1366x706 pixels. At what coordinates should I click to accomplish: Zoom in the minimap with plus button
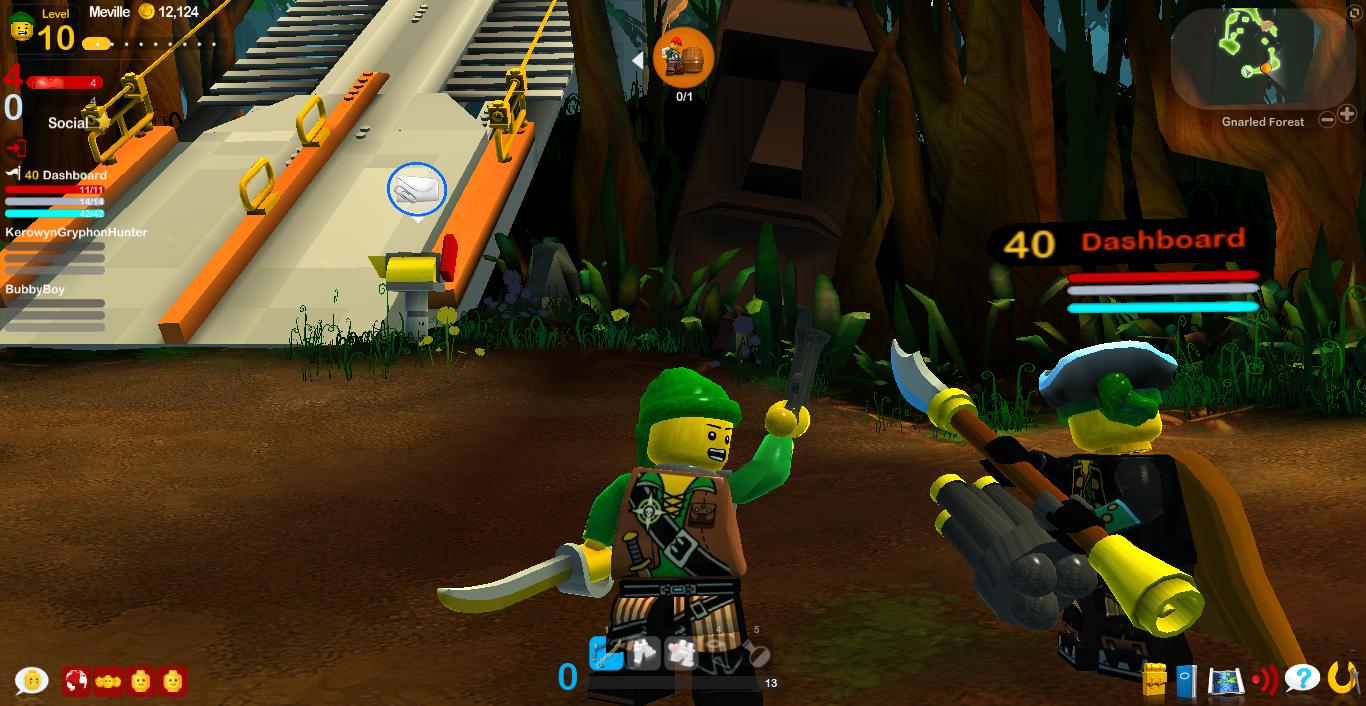coord(1347,115)
